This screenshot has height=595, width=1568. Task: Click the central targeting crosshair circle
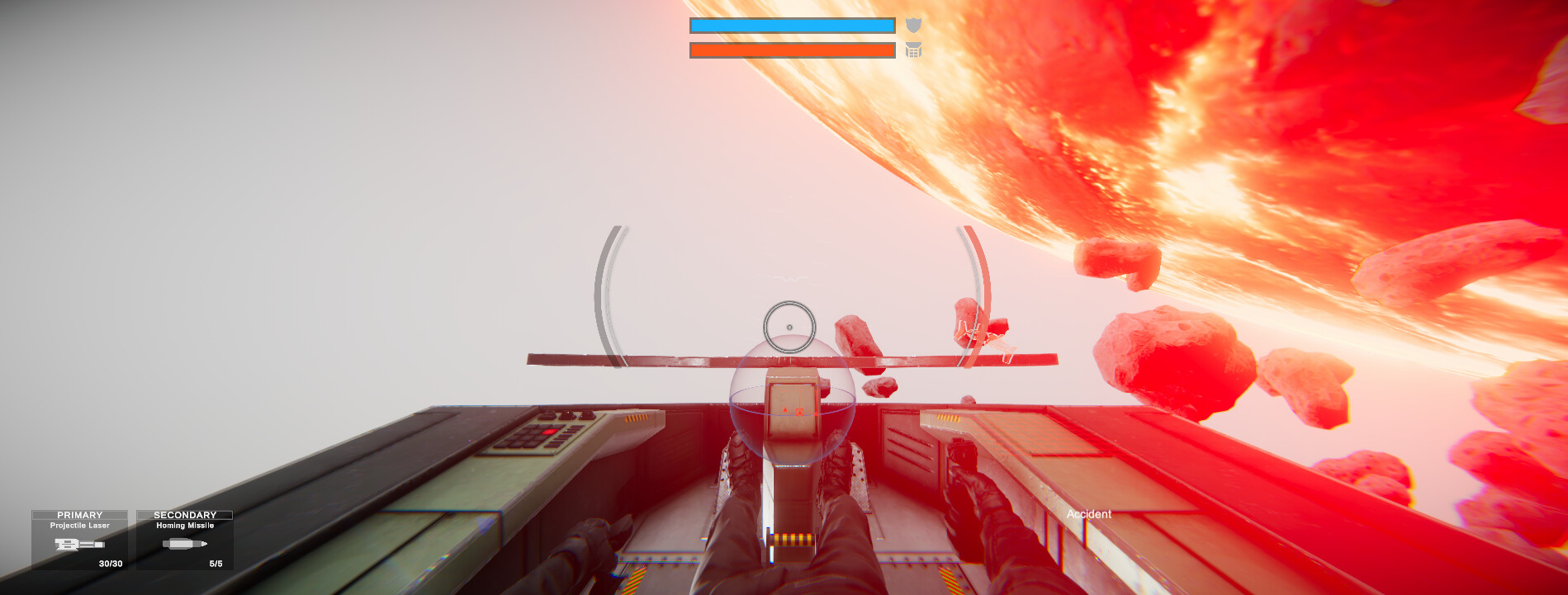(x=788, y=327)
